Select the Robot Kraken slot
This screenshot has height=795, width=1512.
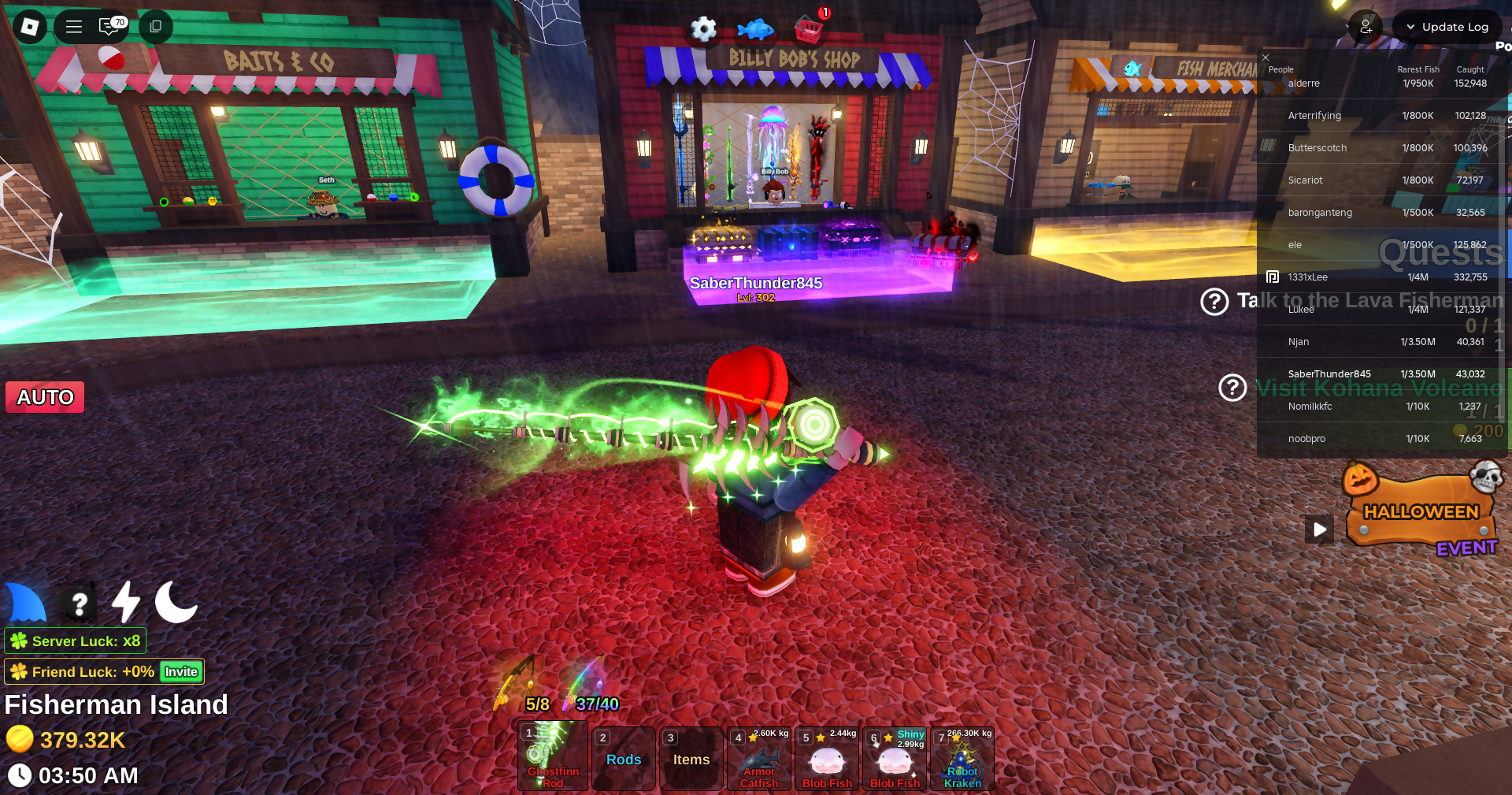point(962,759)
